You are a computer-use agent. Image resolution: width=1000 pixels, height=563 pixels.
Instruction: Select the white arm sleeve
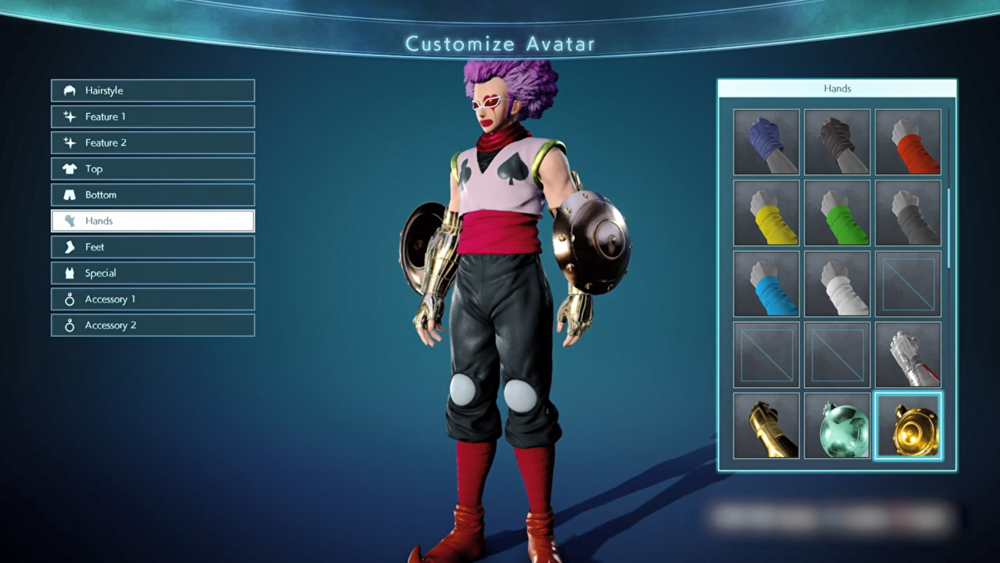coord(837,284)
